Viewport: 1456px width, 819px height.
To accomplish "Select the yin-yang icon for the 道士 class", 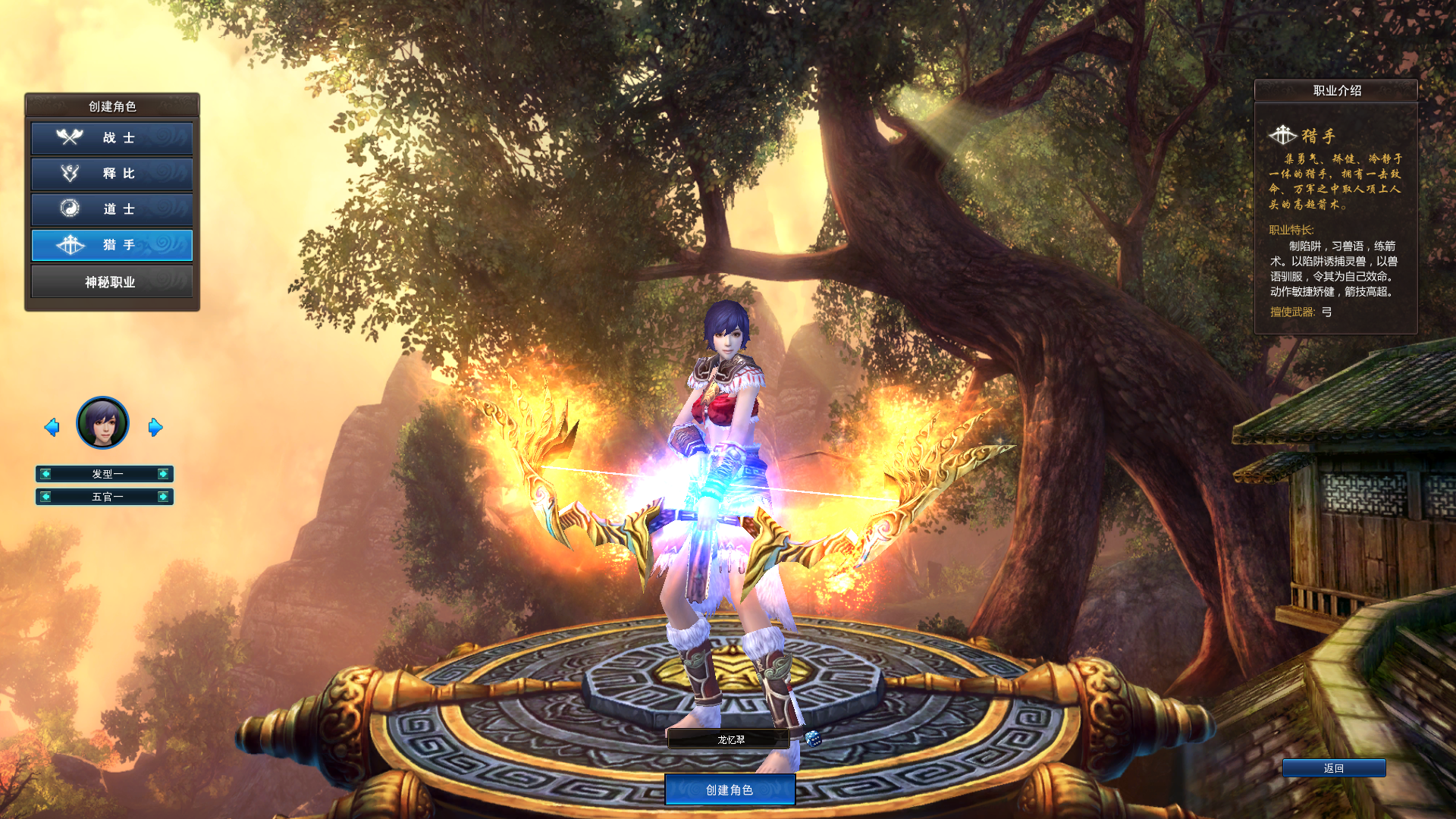I will [71, 209].
